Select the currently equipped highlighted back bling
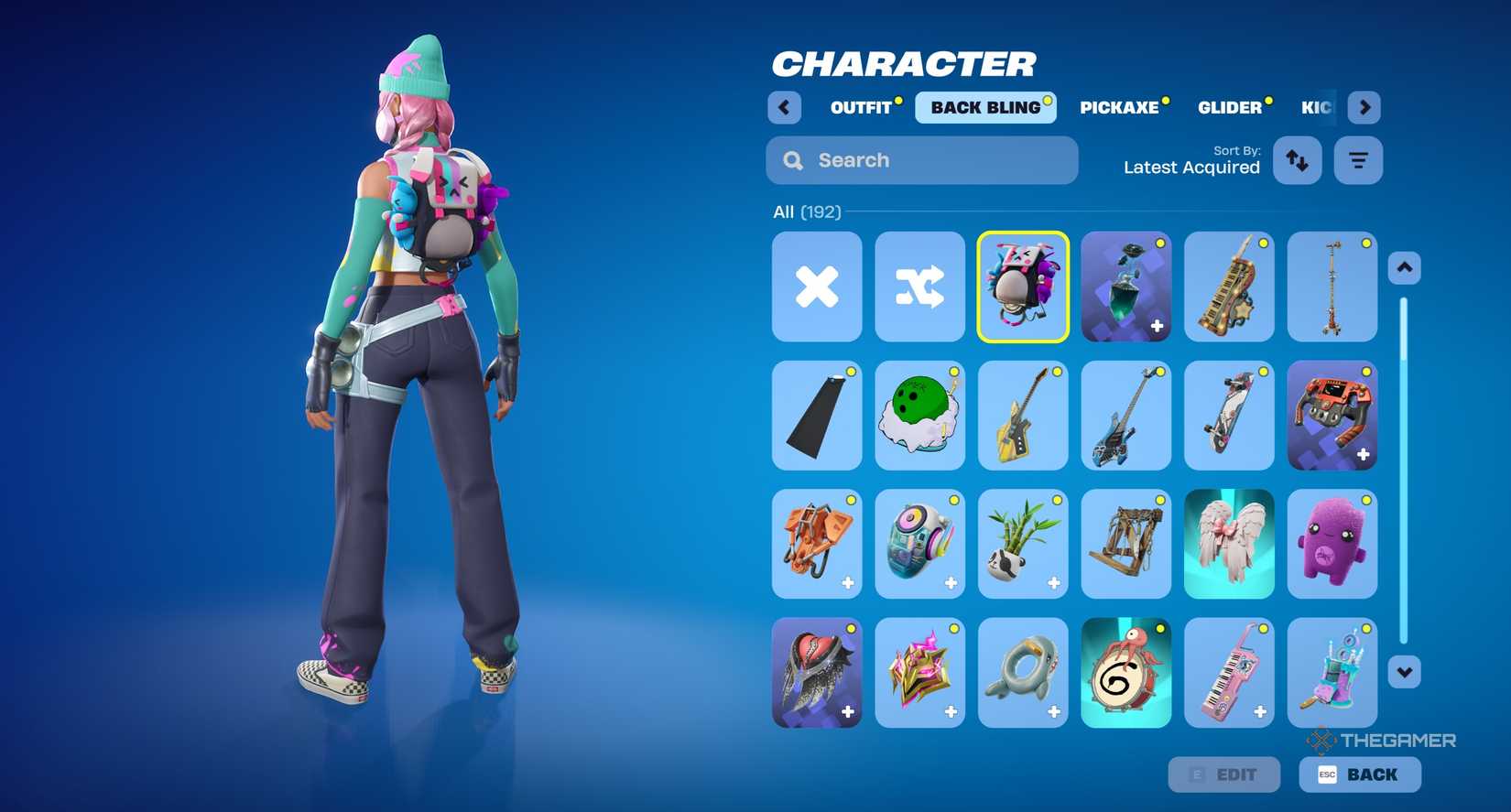Image resolution: width=1511 pixels, height=812 pixels. pos(1023,287)
